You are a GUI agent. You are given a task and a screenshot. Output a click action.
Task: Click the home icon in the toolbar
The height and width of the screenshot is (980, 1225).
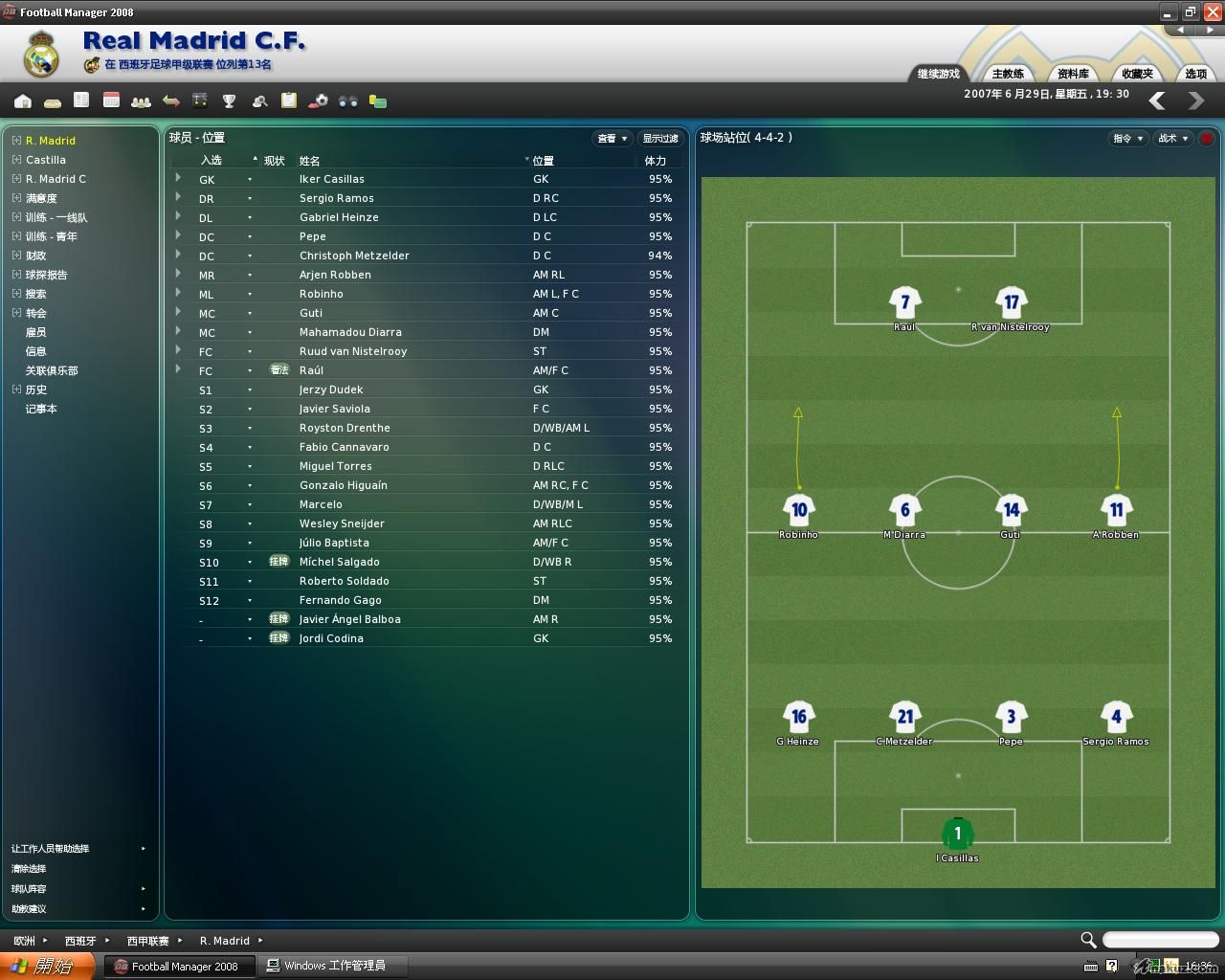tap(23, 100)
